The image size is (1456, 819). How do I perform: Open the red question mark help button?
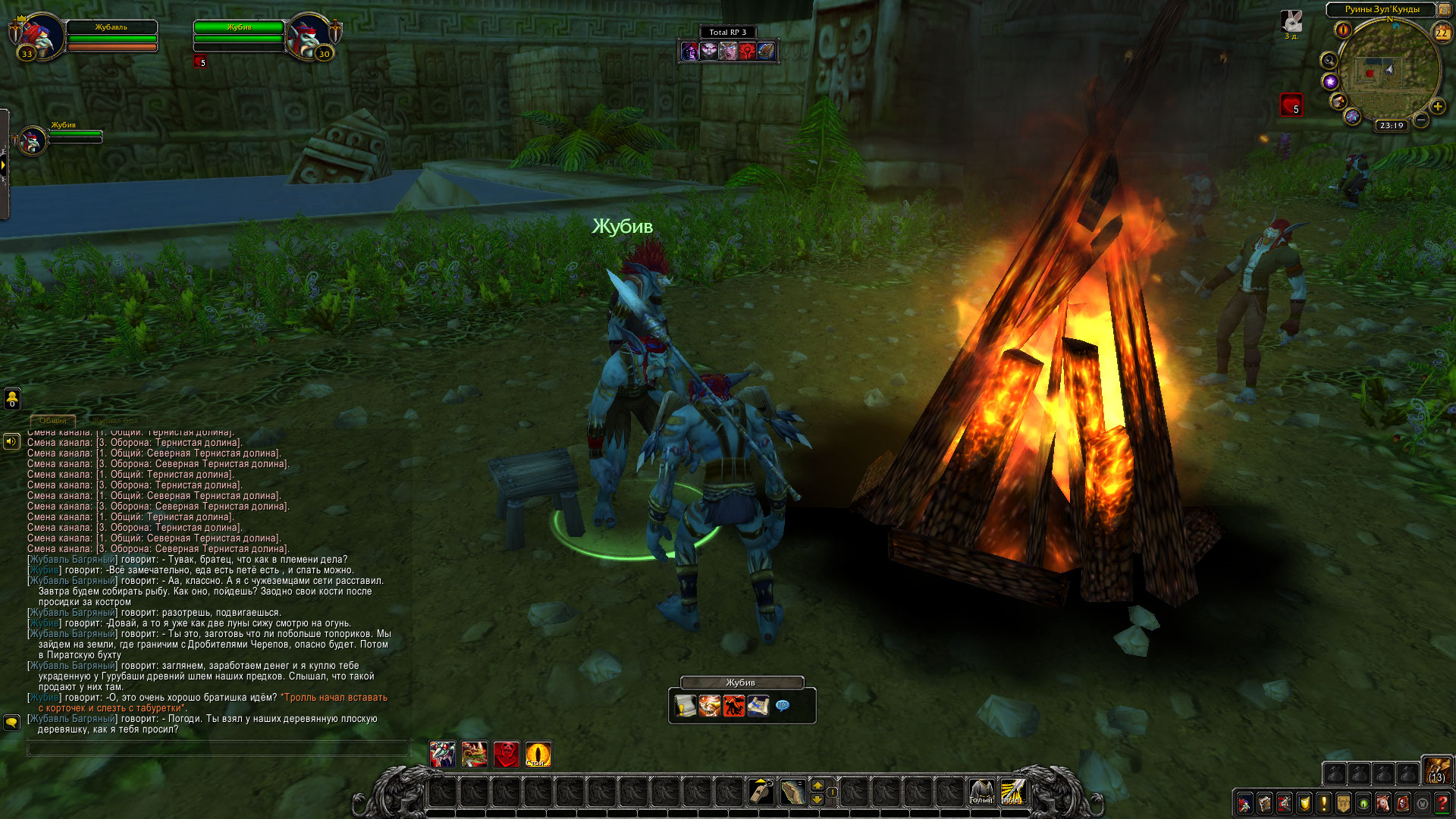pos(1442,802)
